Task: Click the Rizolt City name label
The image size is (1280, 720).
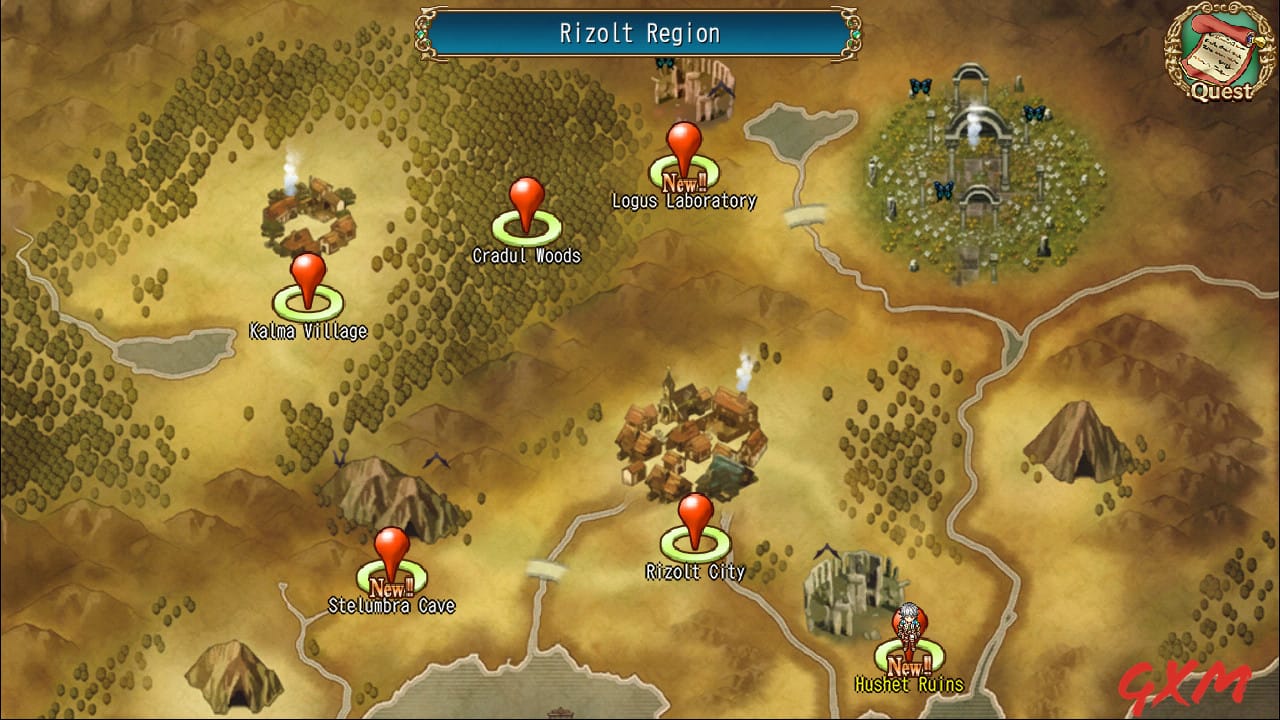Action: pos(694,571)
